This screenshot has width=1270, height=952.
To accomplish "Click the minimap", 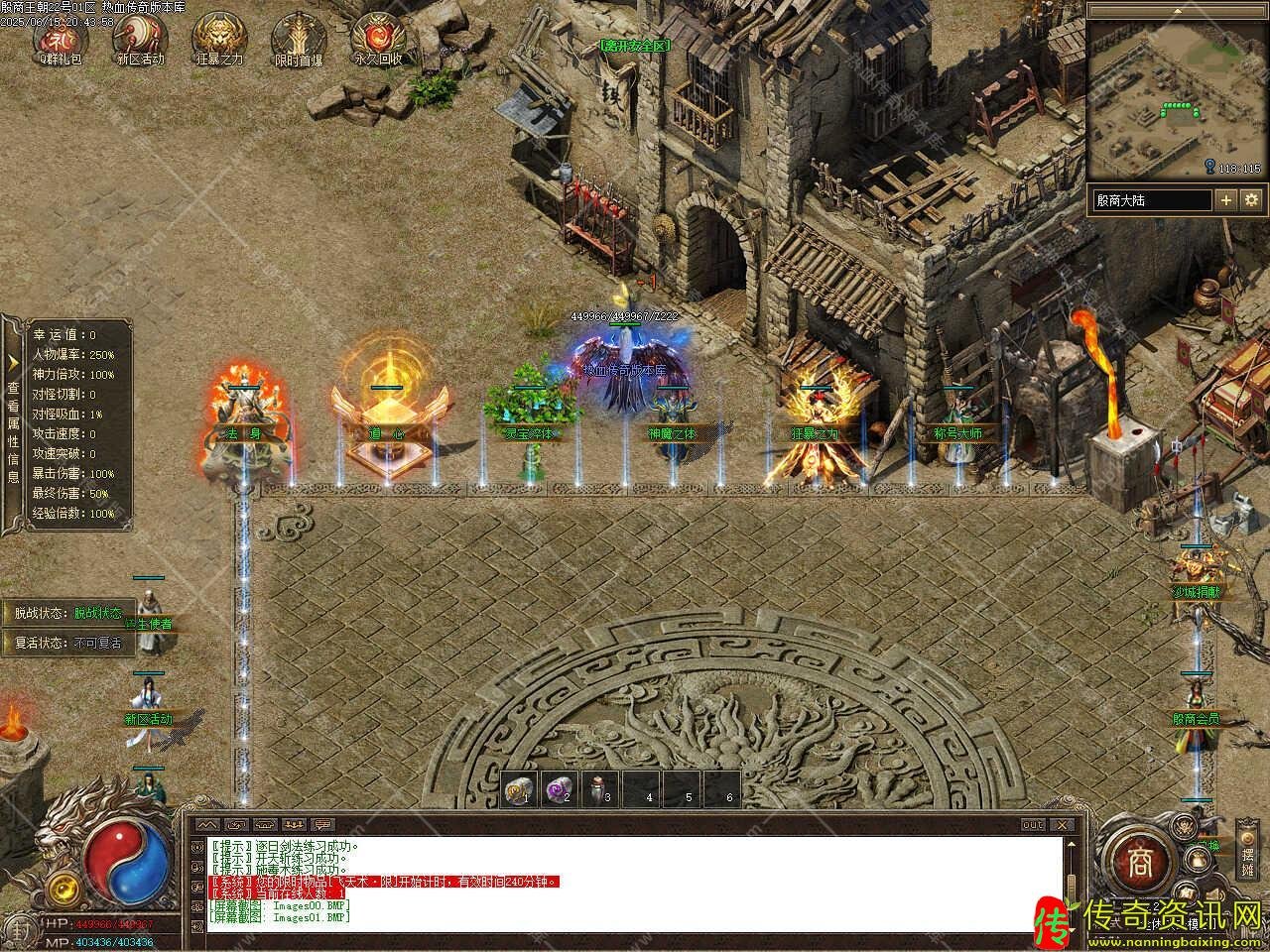I will click(x=1177, y=97).
